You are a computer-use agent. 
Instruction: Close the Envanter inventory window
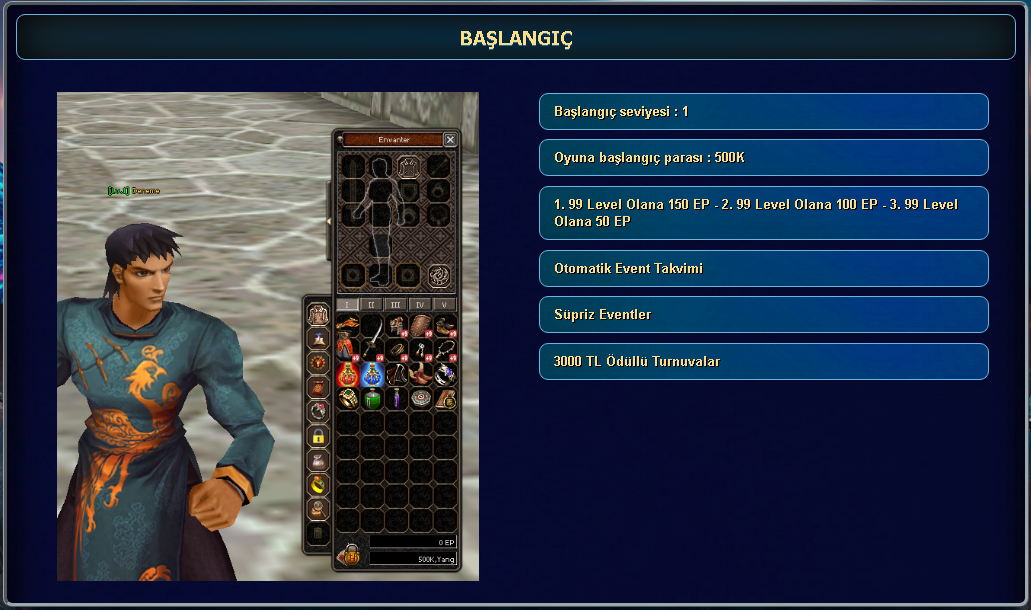(450, 140)
